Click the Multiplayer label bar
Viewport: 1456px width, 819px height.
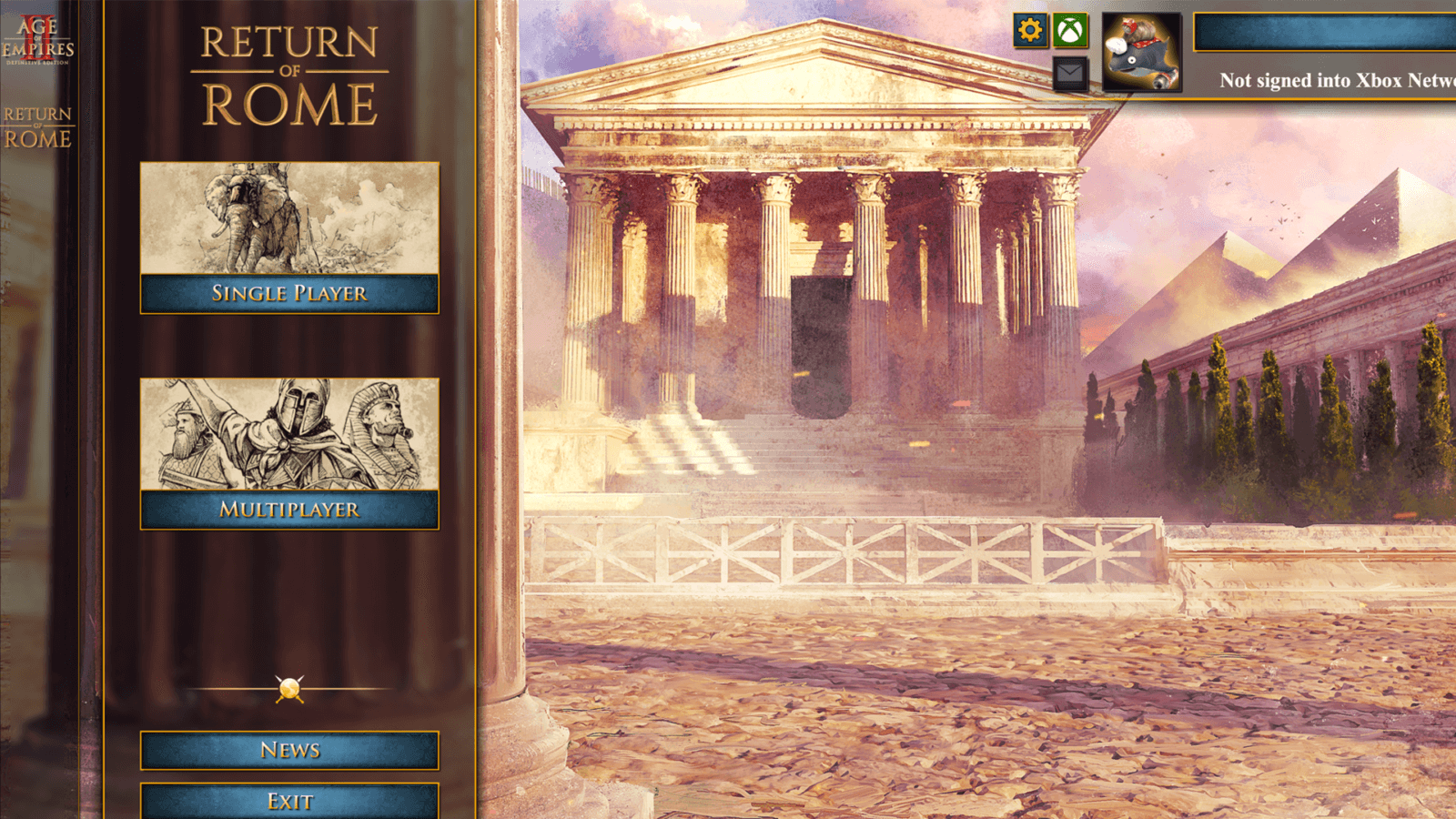click(x=288, y=511)
